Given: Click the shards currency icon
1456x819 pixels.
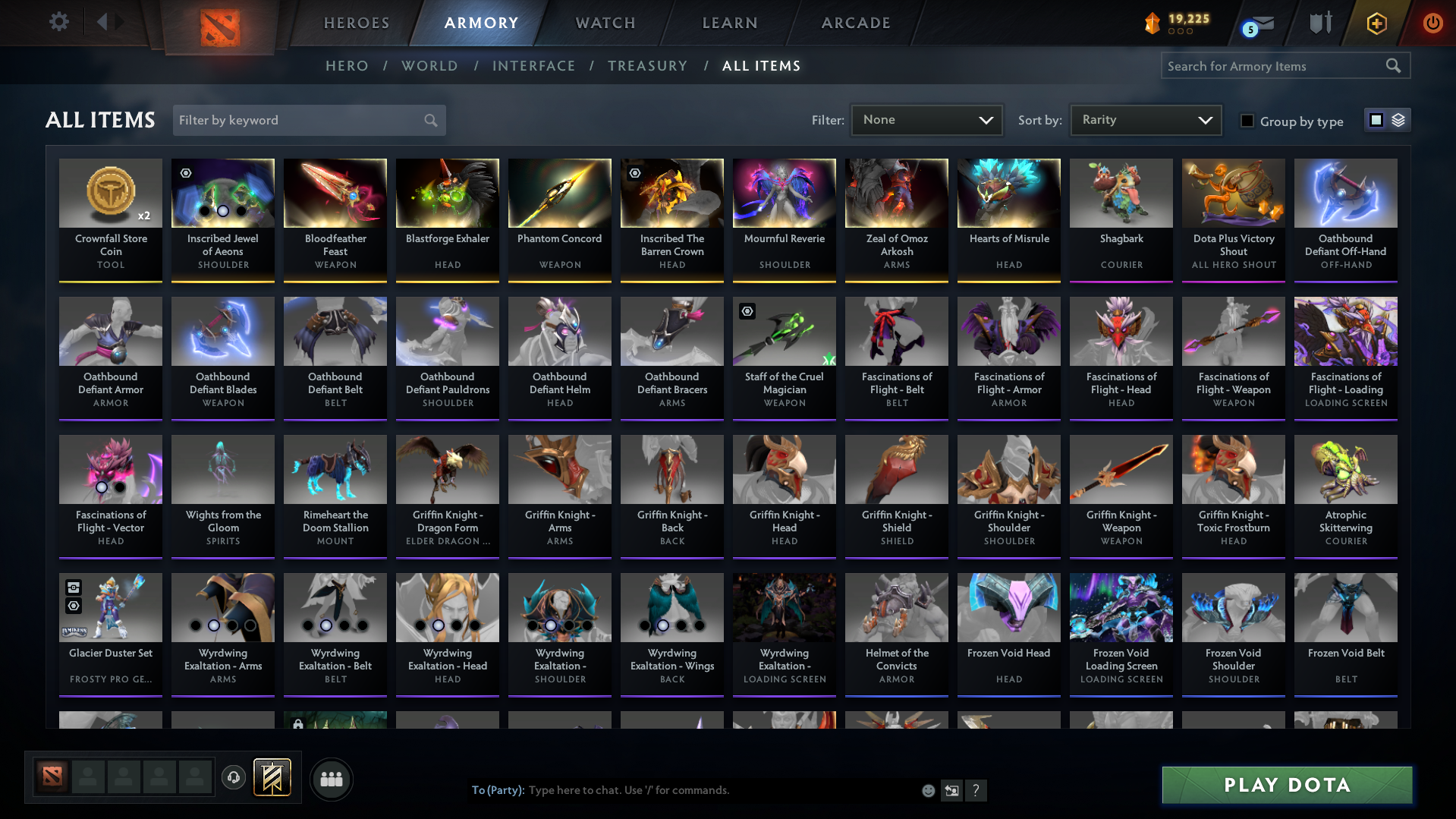Looking at the screenshot, I should 1153,22.
